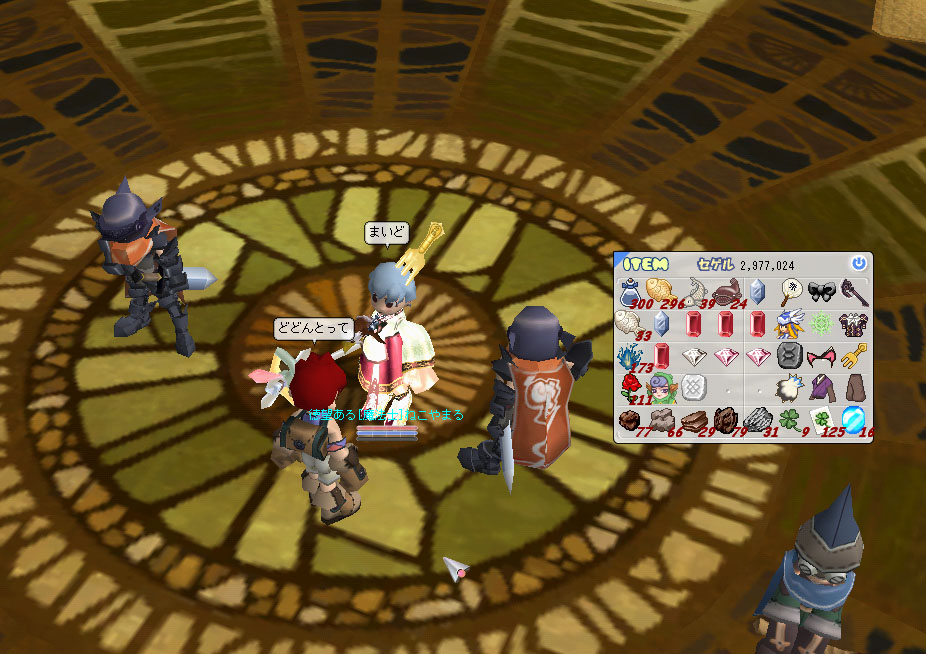Pick the golden trident fork item
Screen dimensions: 926x654
pyautogui.click(x=852, y=356)
